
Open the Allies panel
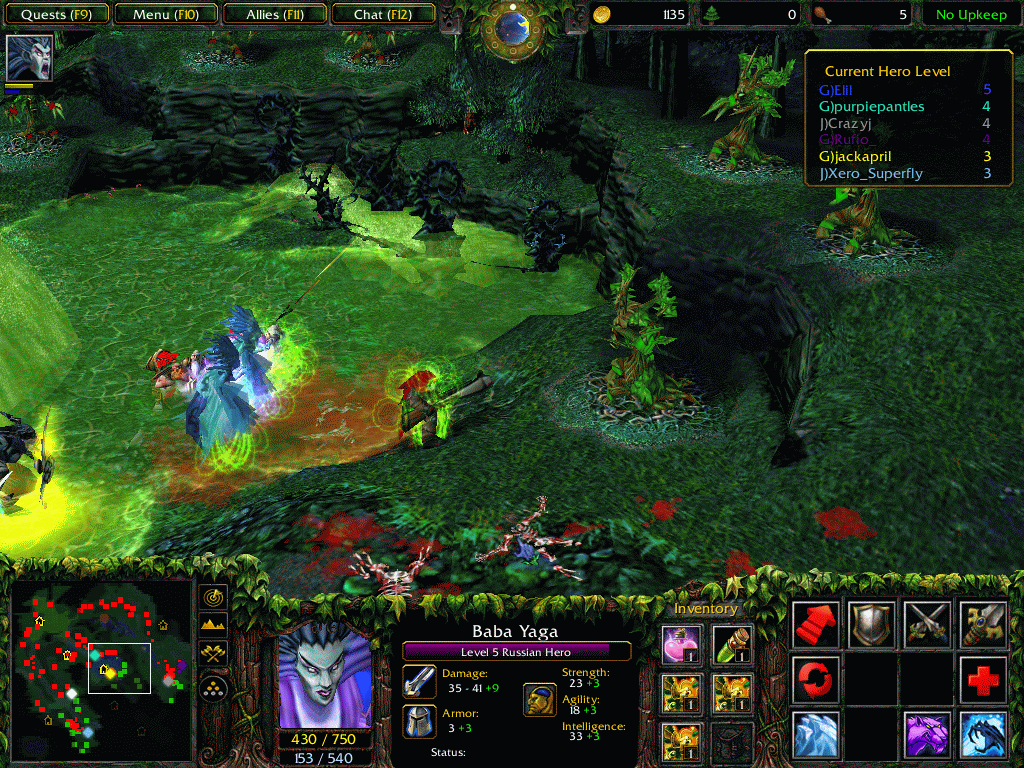point(275,14)
